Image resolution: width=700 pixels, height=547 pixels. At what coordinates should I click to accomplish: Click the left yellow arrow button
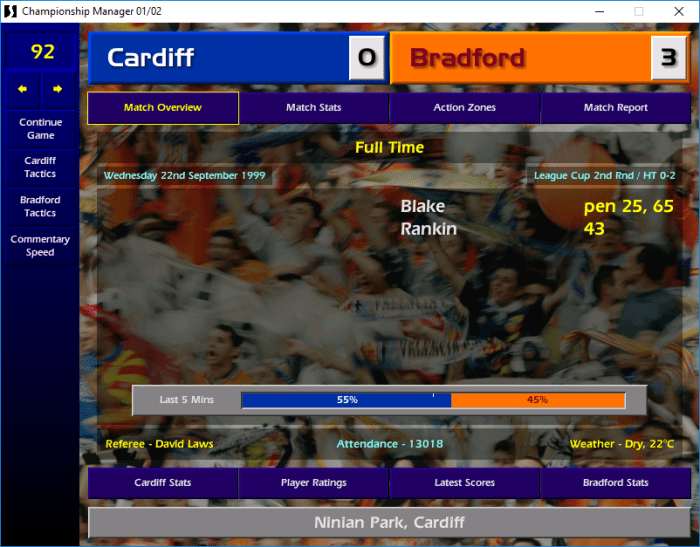(x=22, y=89)
